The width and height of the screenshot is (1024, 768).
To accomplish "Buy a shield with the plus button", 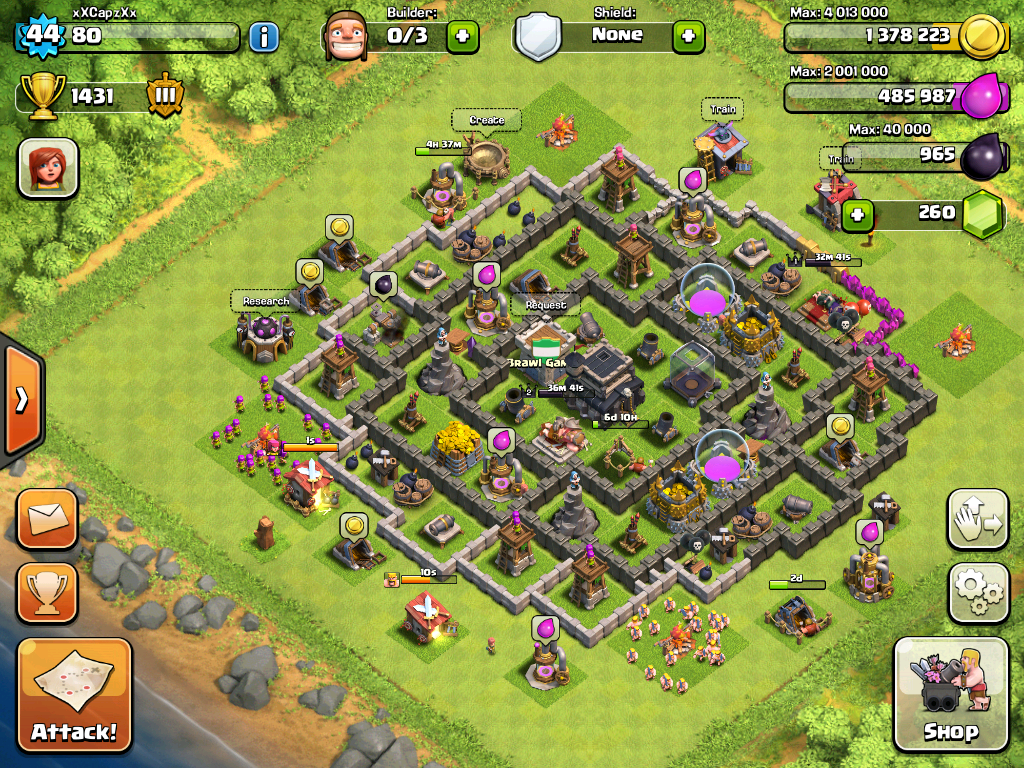I will (687, 37).
